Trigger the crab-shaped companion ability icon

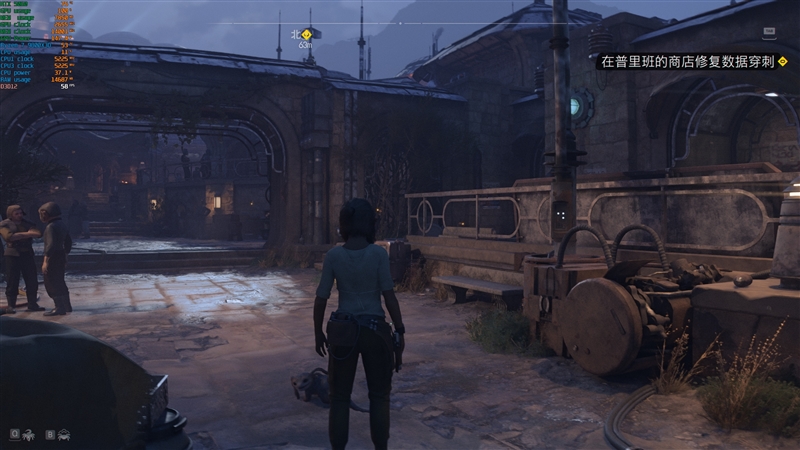63,434
